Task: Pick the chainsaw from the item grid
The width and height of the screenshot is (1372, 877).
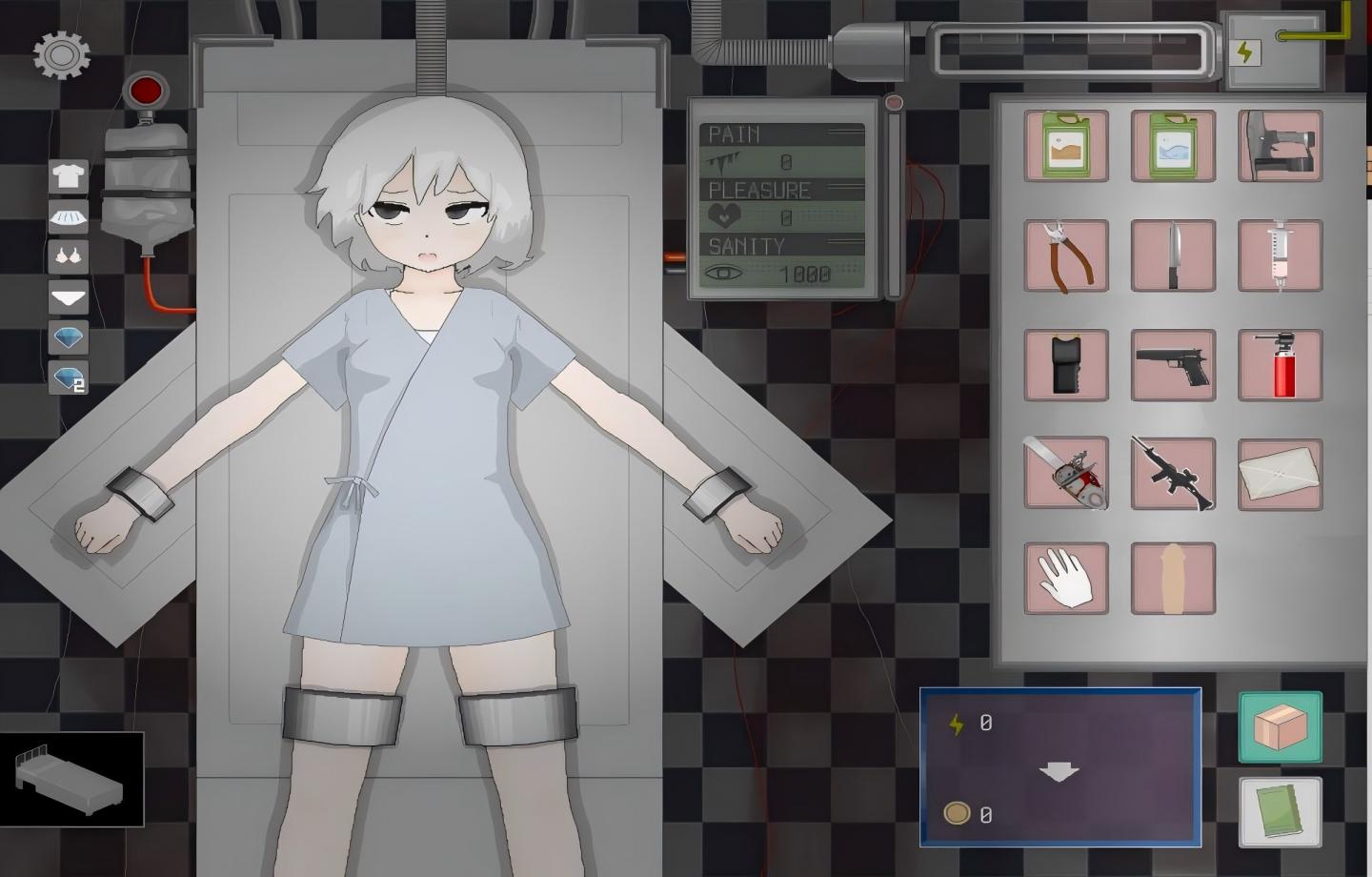Action: 1064,475
